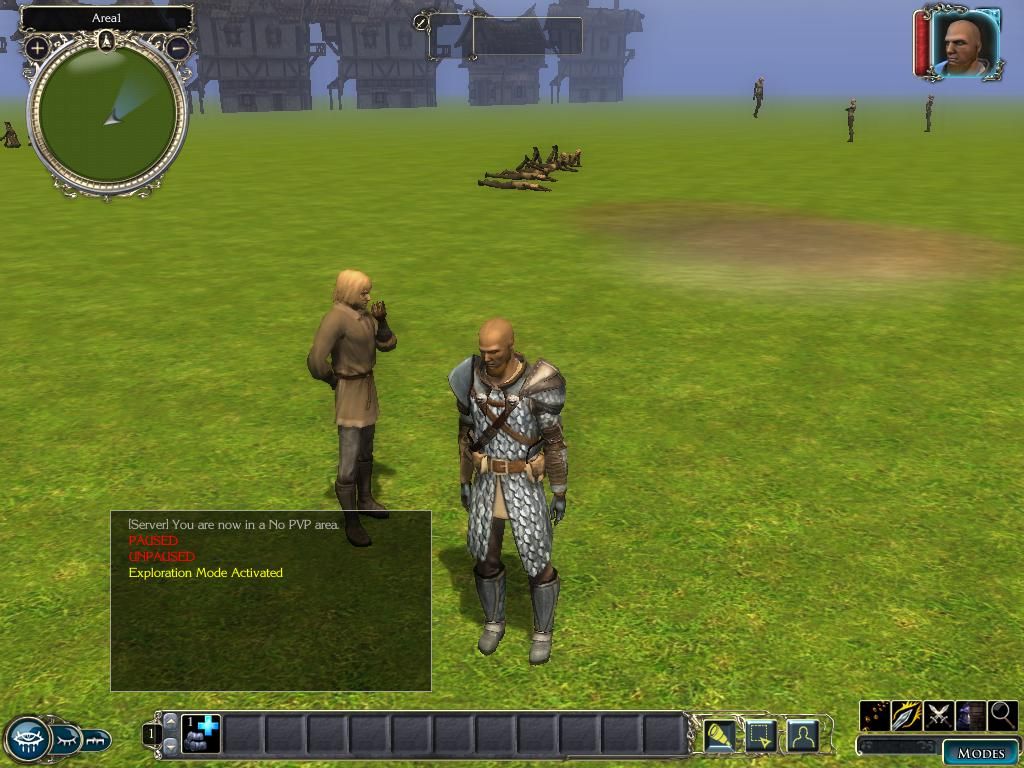The width and height of the screenshot is (1024, 768).
Task: Select the bald character portrait
Action: coord(964,44)
